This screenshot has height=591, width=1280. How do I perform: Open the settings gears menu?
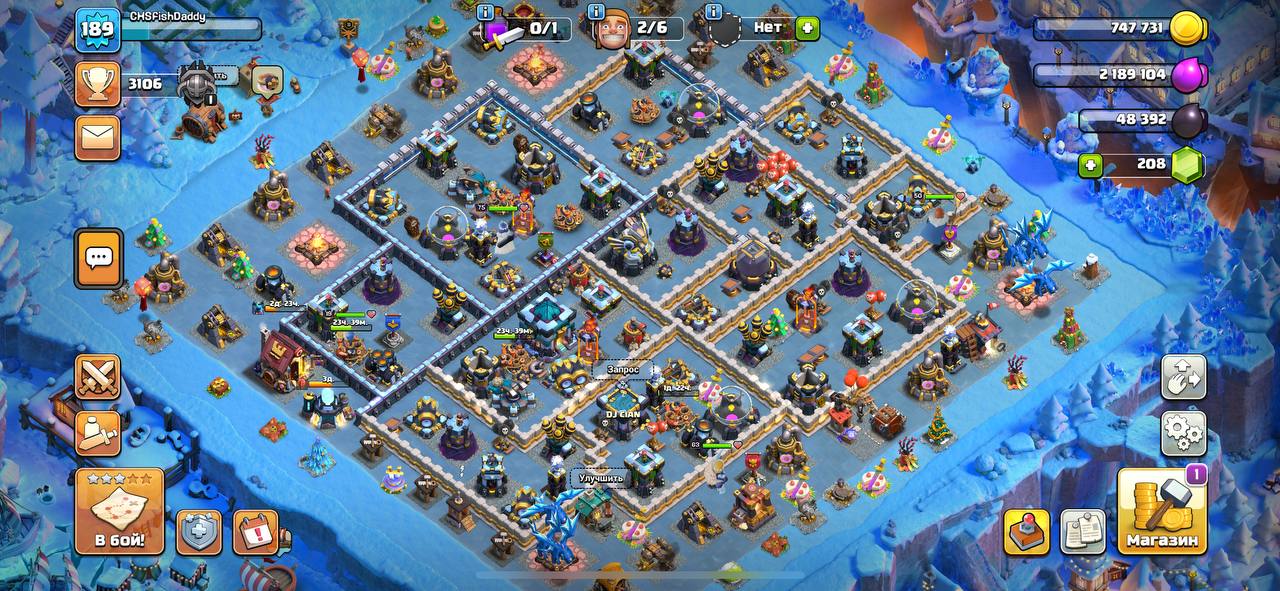tap(1183, 433)
